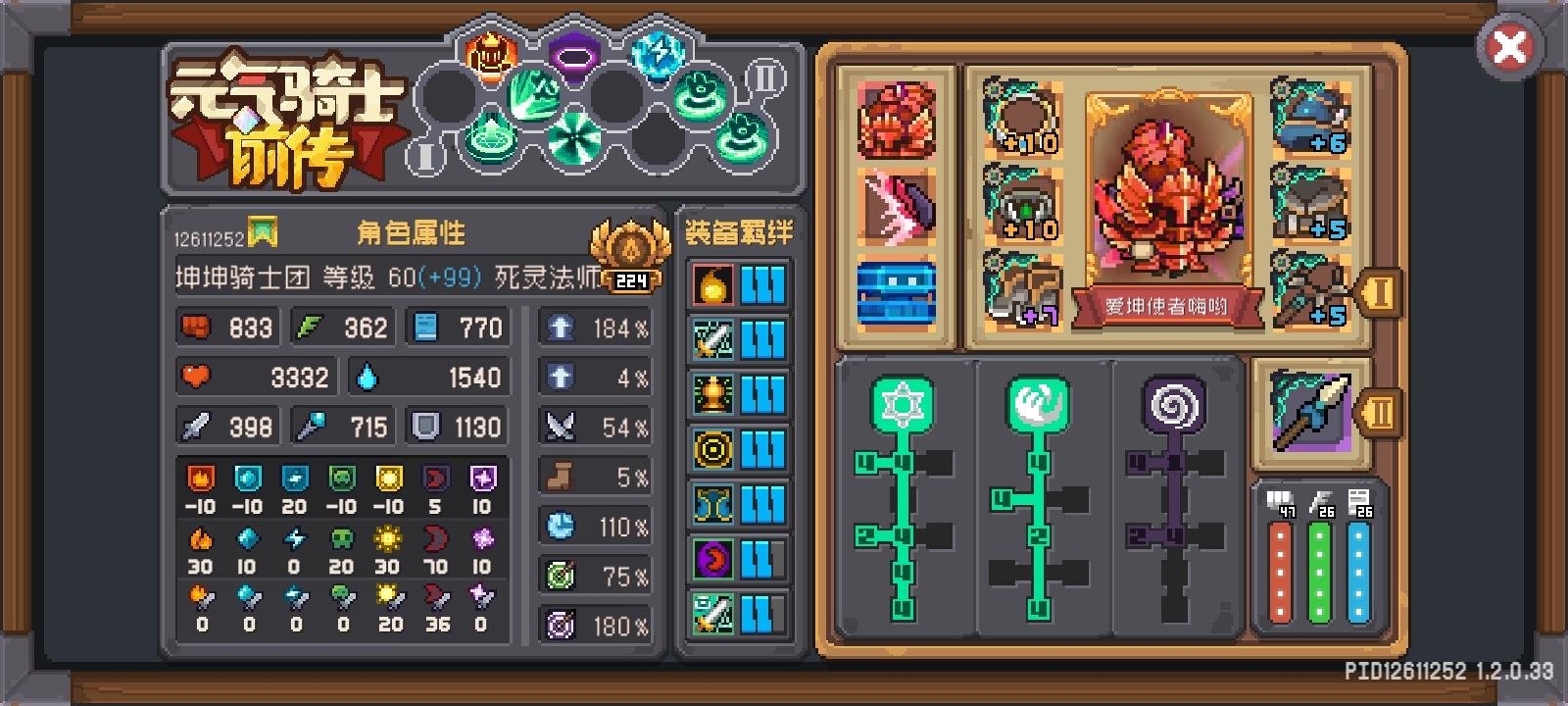
Task: Switch to weapon slot I tab
Action: pos(1381,289)
